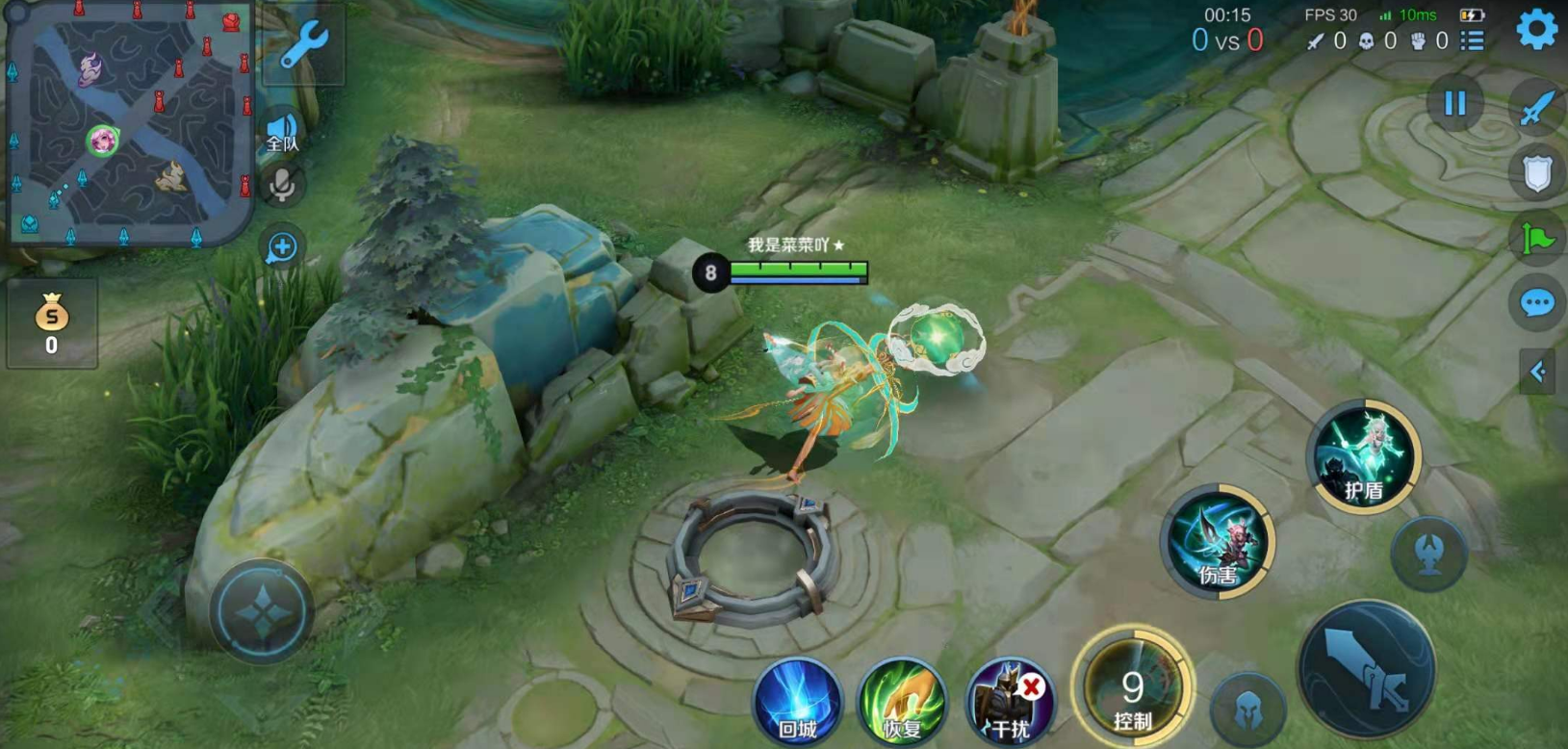Activate the restore (恢复) skill
Image resolution: width=1568 pixels, height=749 pixels.
(x=902, y=701)
